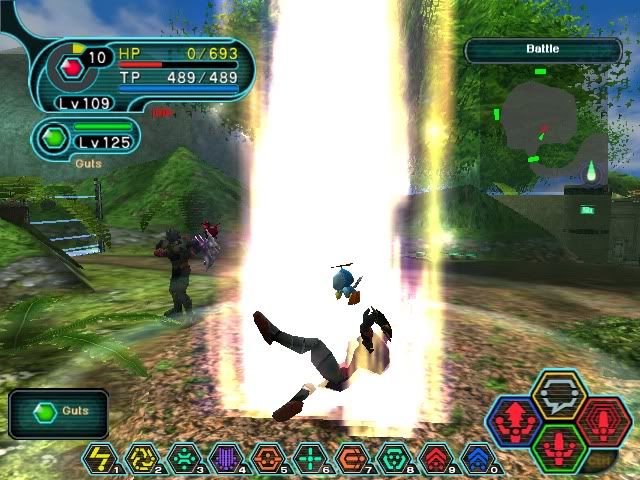The image size is (640, 480).
Task: Select the Battle mode label above minimap
Action: coord(543,49)
